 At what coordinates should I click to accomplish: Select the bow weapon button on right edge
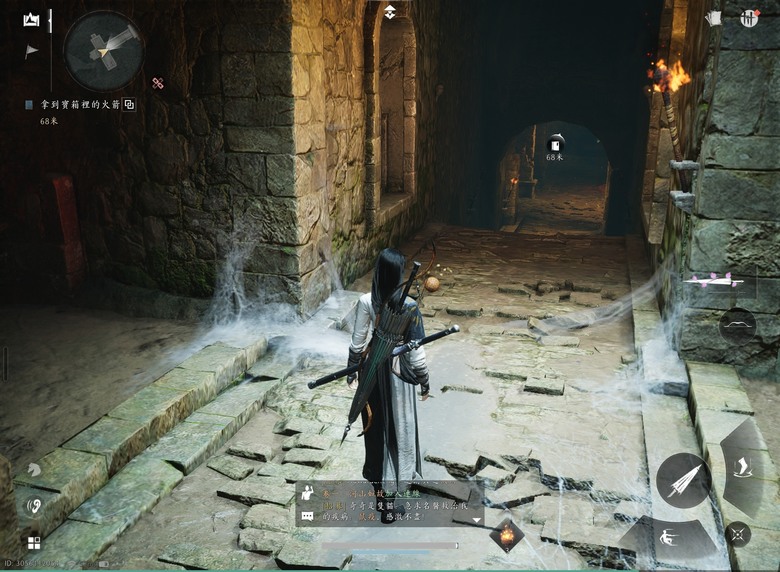coord(738,325)
